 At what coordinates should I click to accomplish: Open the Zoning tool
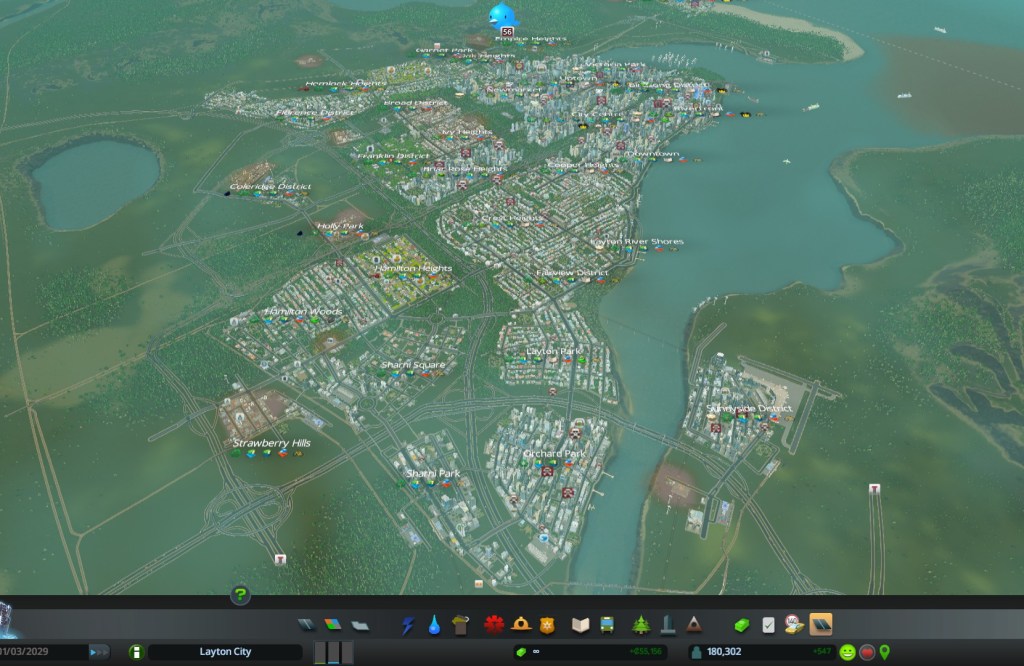333,626
